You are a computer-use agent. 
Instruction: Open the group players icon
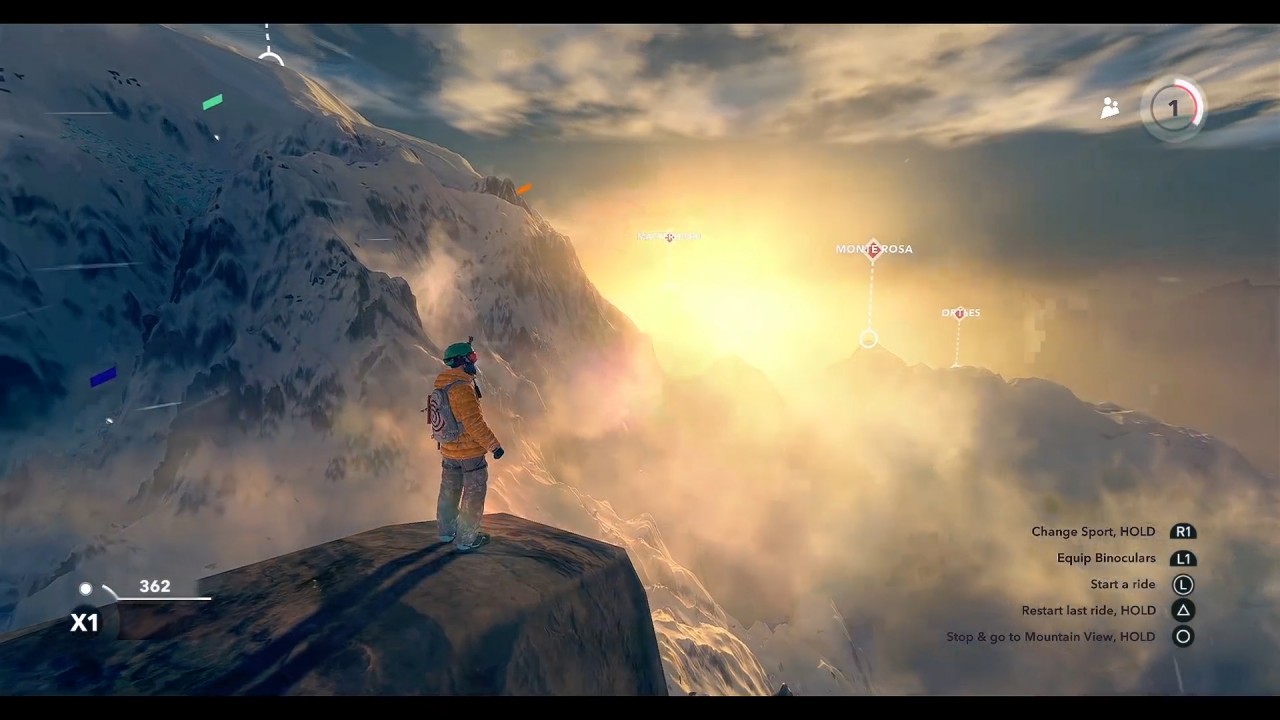point(1110,108)
